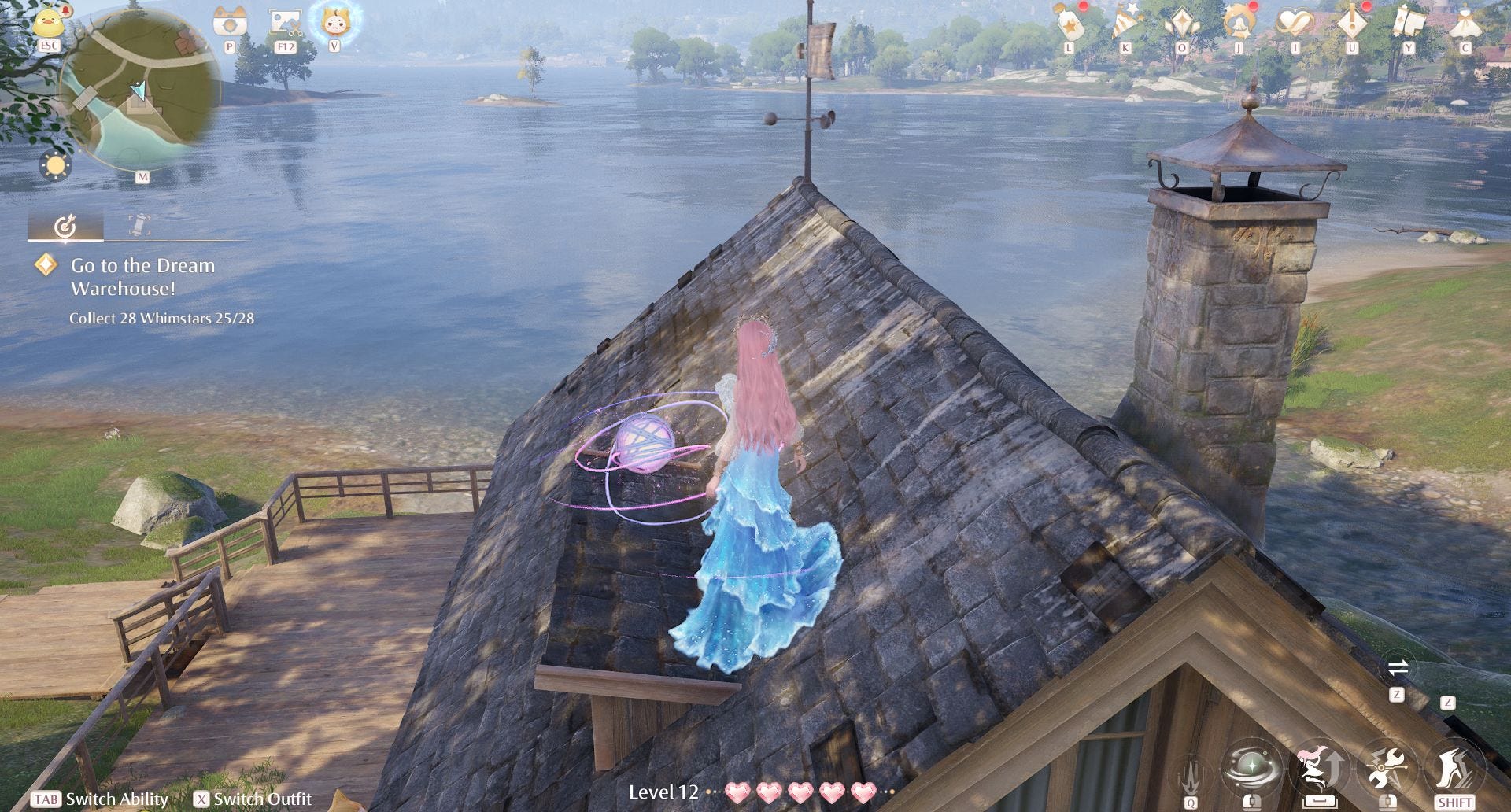
Task: Click the picture-with-scissors screenshot icon
Action: [286, 22]
